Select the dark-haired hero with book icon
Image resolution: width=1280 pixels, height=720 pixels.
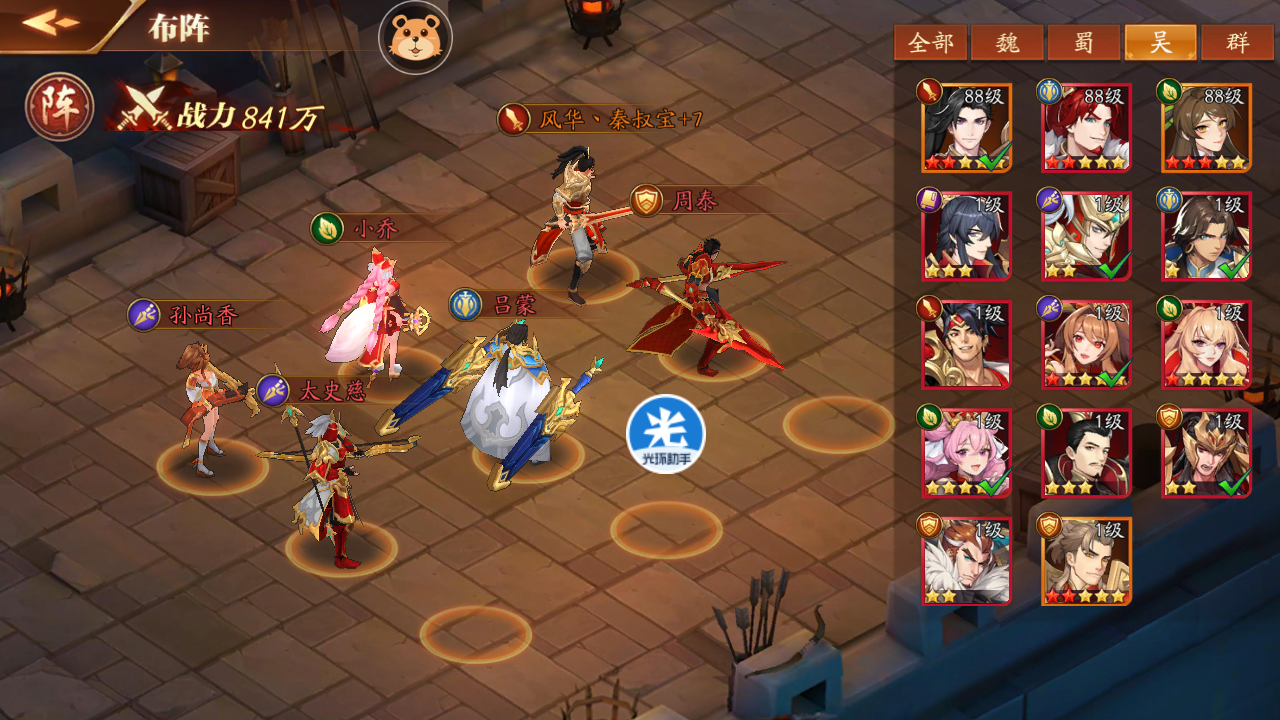click(966, 236)
